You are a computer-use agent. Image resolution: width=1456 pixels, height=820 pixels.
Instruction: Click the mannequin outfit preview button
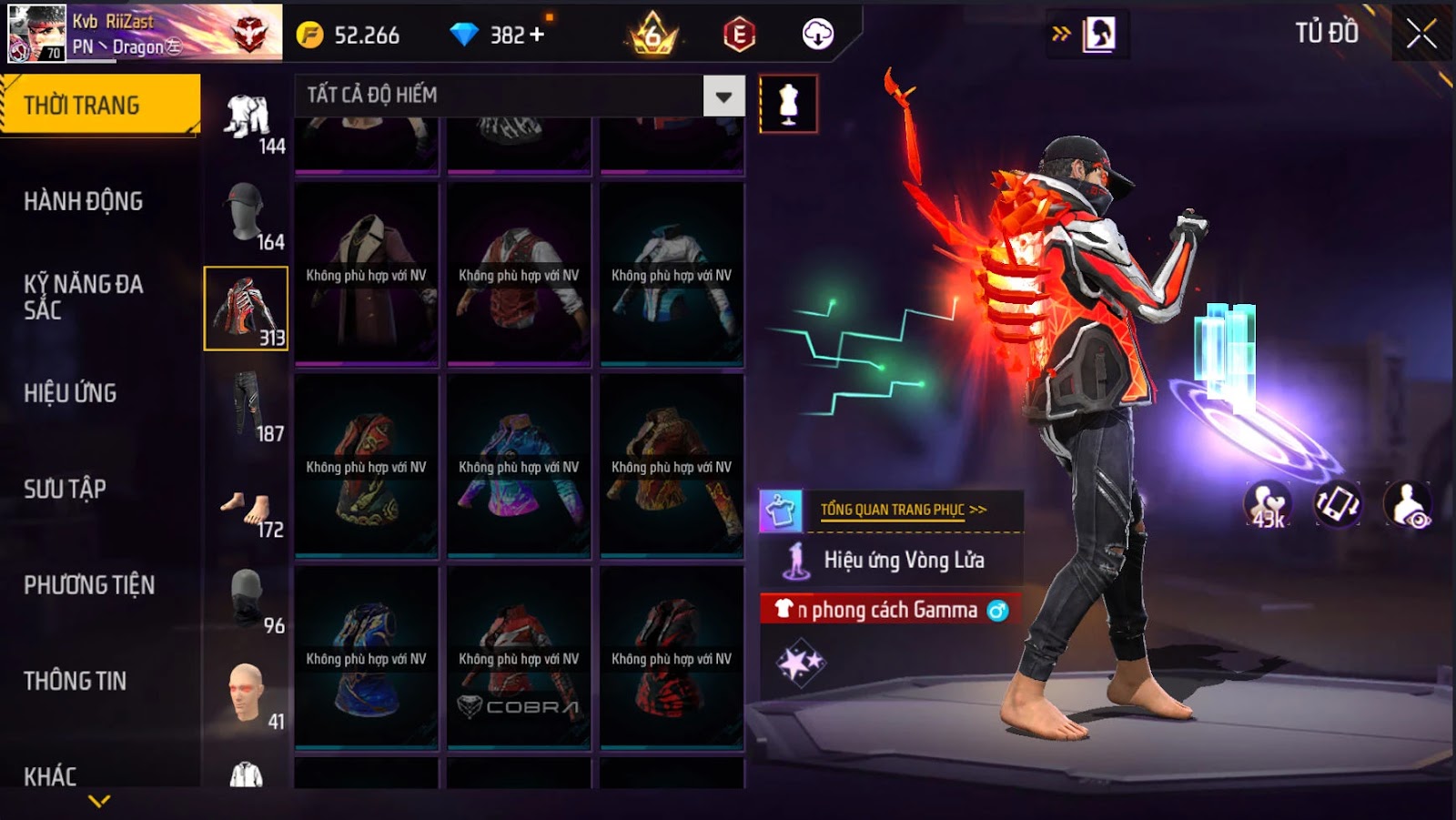tap(788, 104)
